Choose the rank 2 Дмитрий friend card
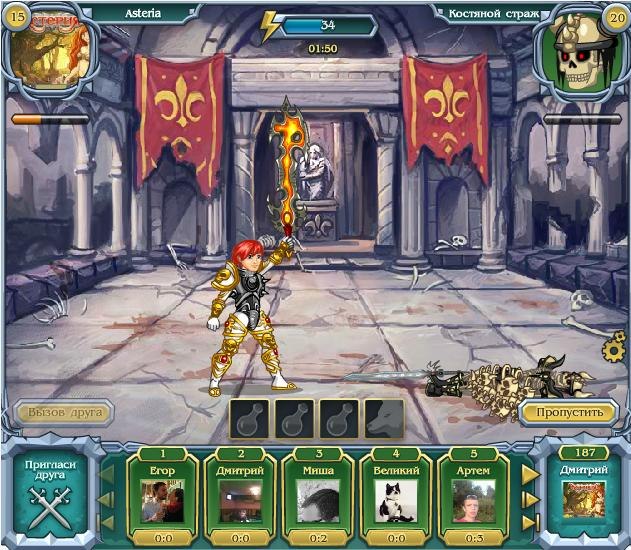 tap(239, 491)
